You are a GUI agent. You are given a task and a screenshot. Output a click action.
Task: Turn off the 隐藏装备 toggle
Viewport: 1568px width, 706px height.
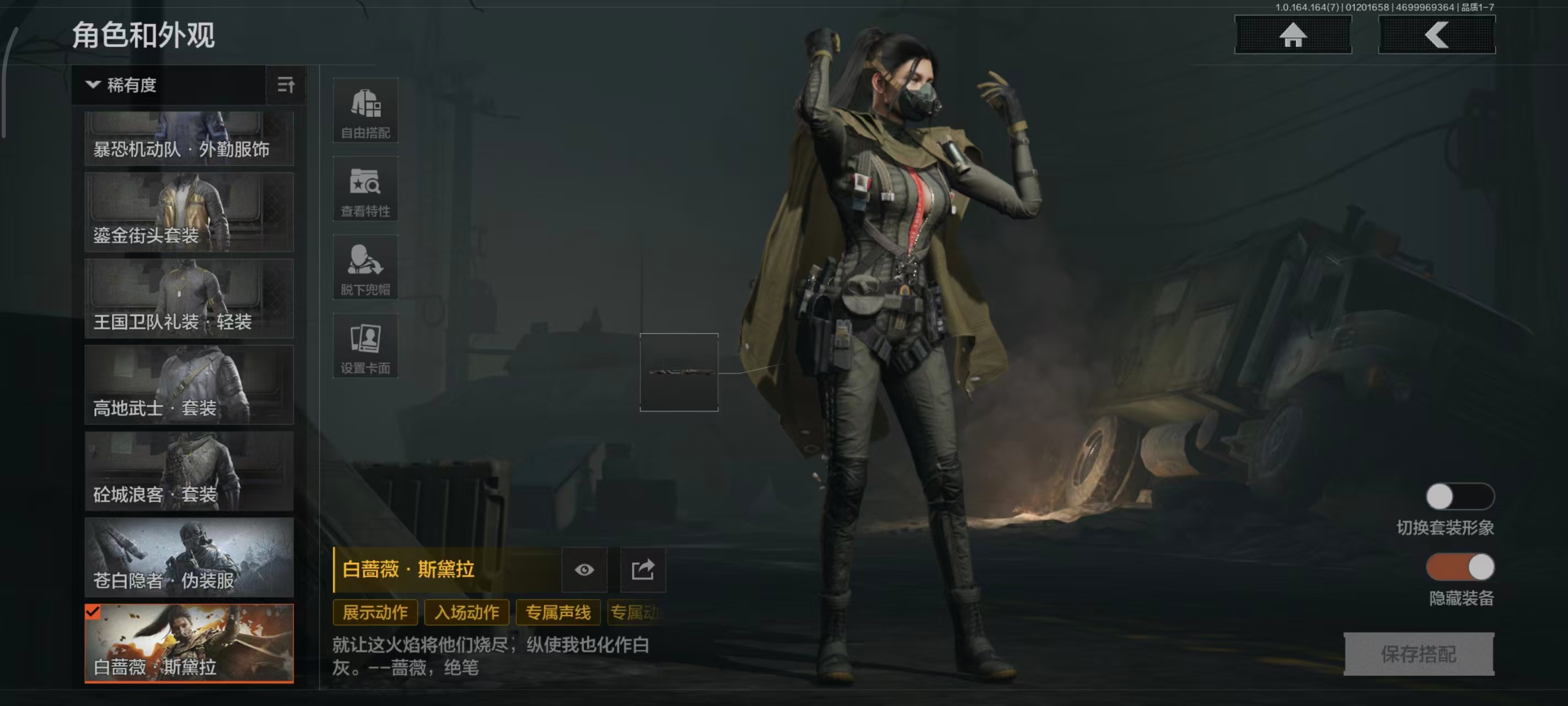tap(1459, 568)
